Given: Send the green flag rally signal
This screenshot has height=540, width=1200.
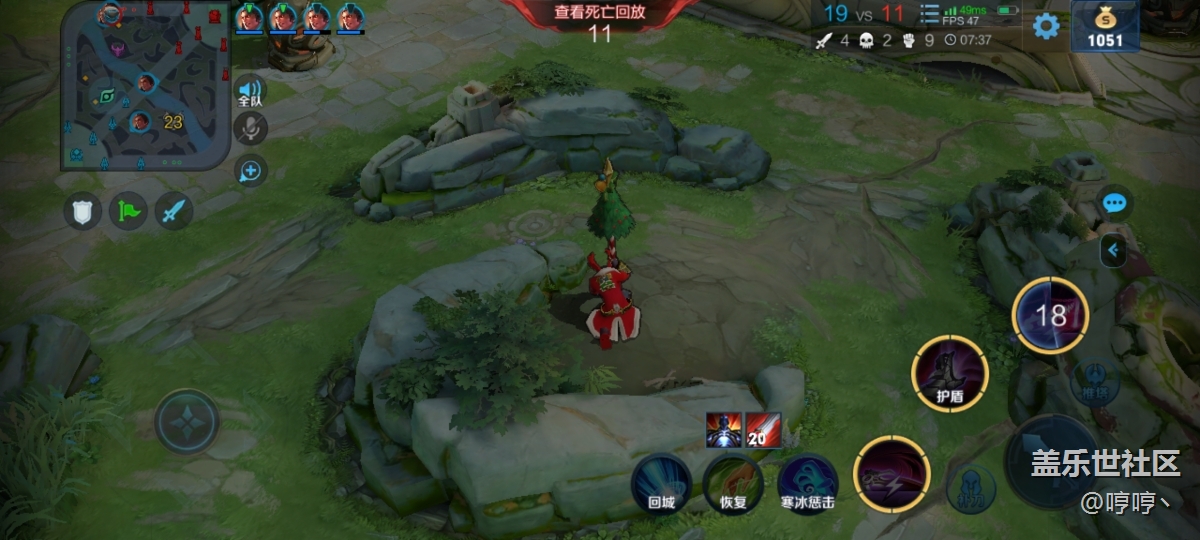Looking at the screenshot, I should (x=128, y=211).
